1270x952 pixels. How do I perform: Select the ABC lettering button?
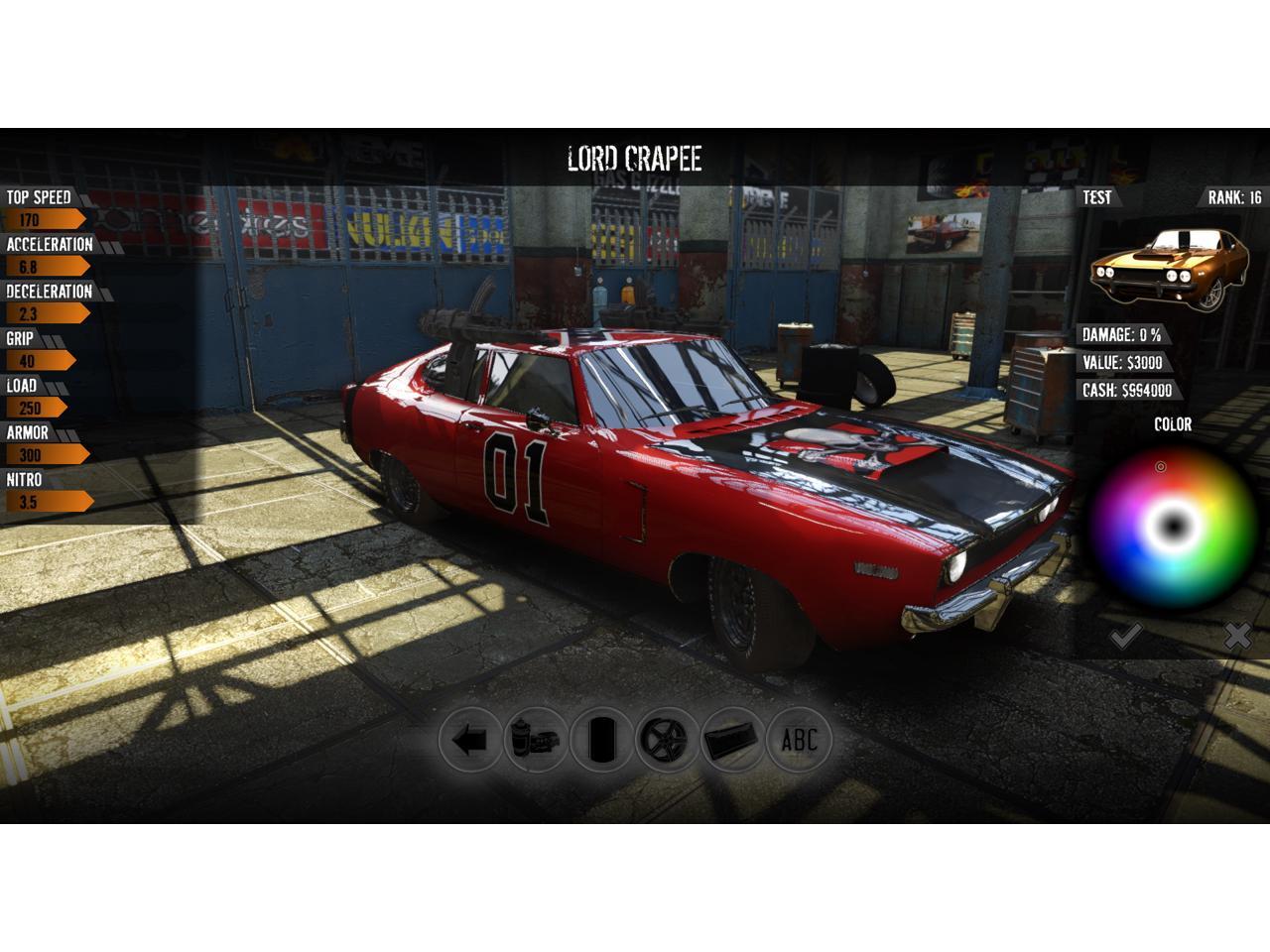[800, 740]
